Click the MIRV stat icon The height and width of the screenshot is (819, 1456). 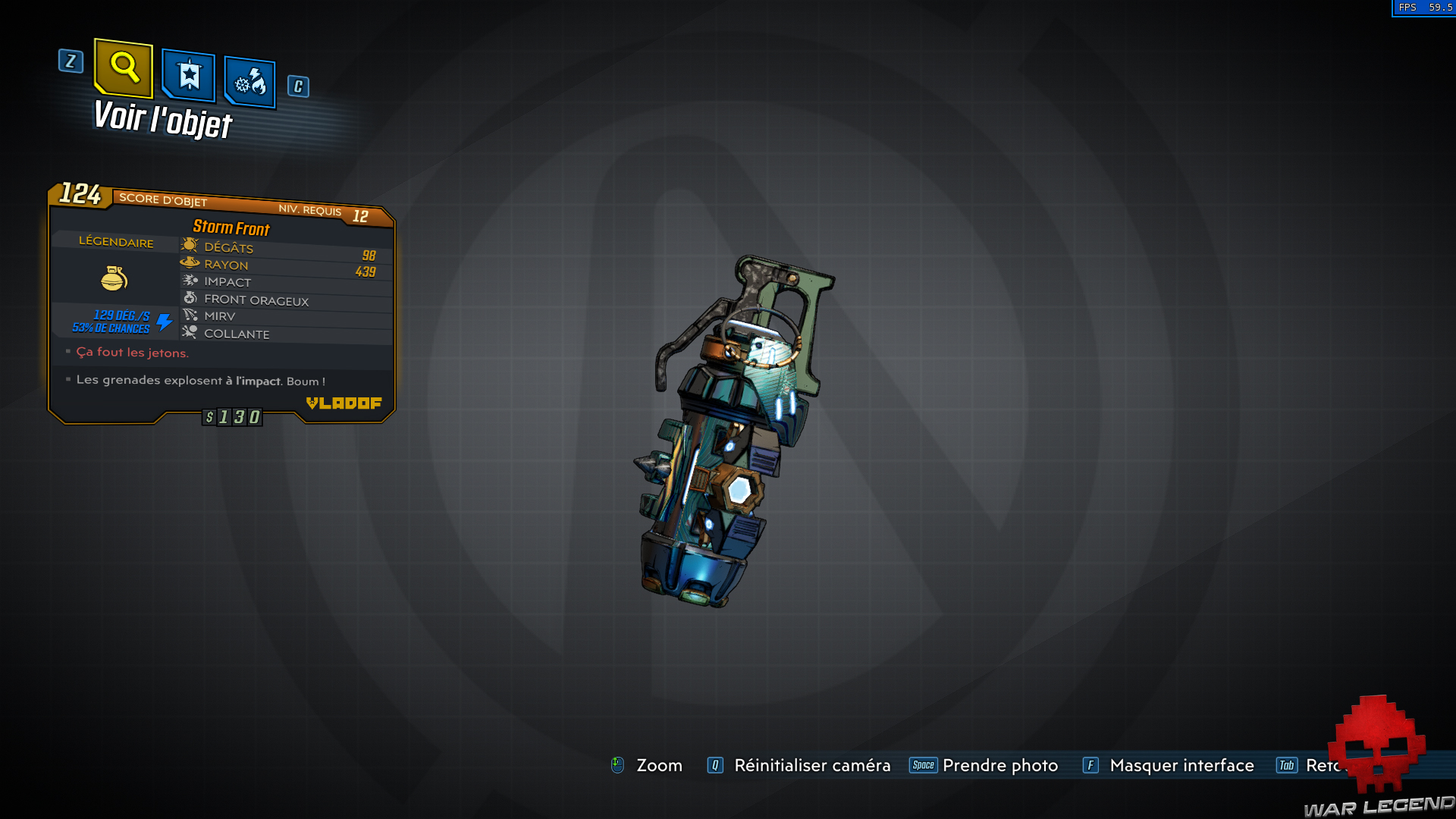[190, 315]
